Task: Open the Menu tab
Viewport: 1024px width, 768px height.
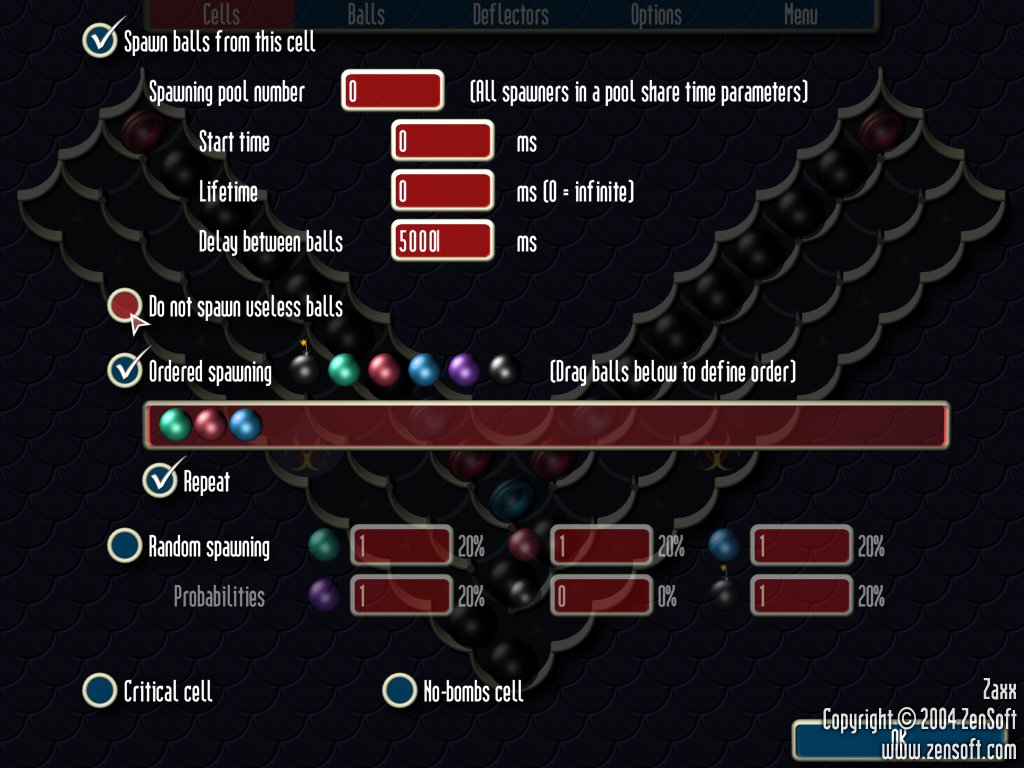Action: coord(800,15)
